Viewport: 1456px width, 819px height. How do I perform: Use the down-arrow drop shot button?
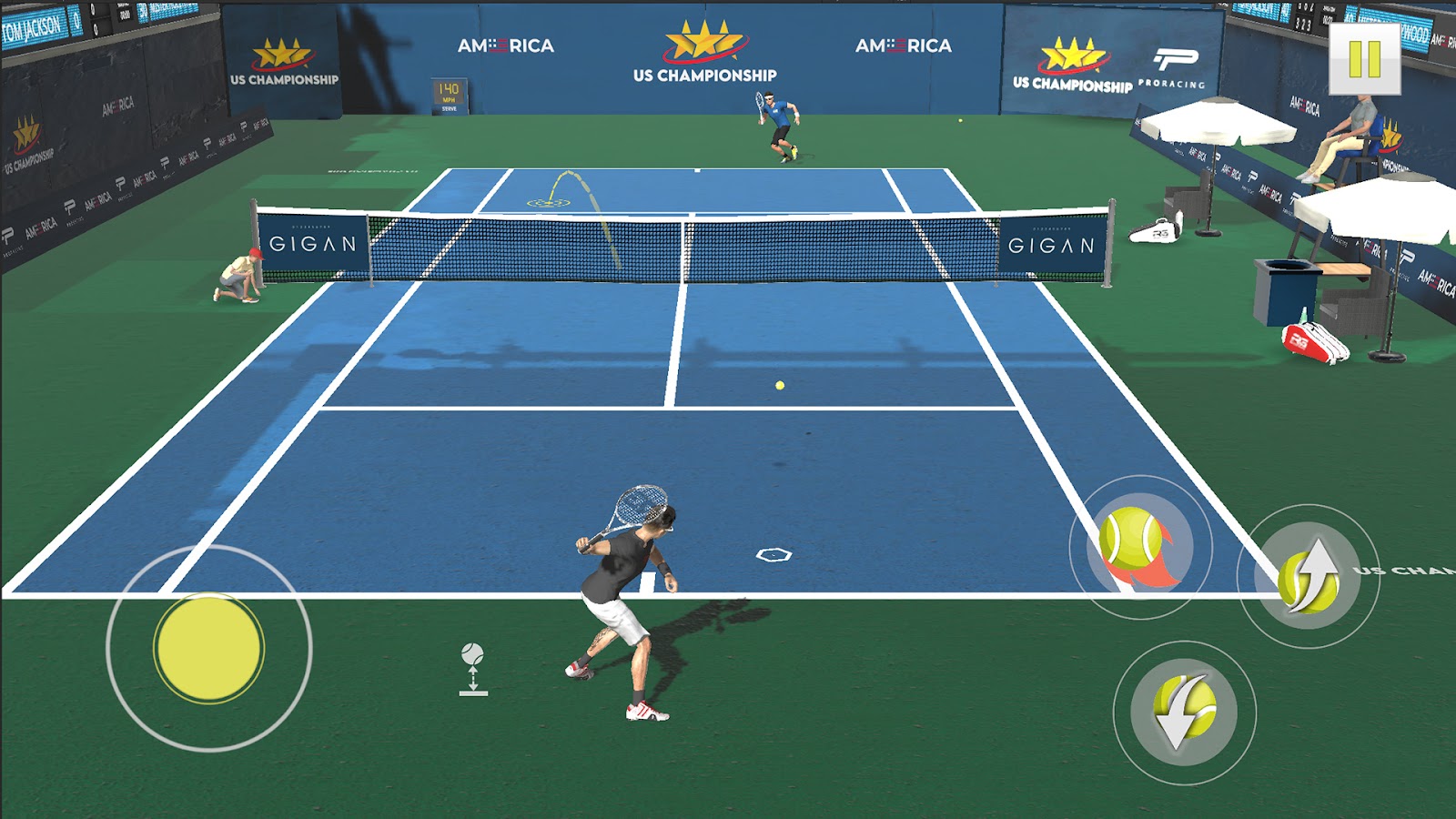pos(1184,712)
